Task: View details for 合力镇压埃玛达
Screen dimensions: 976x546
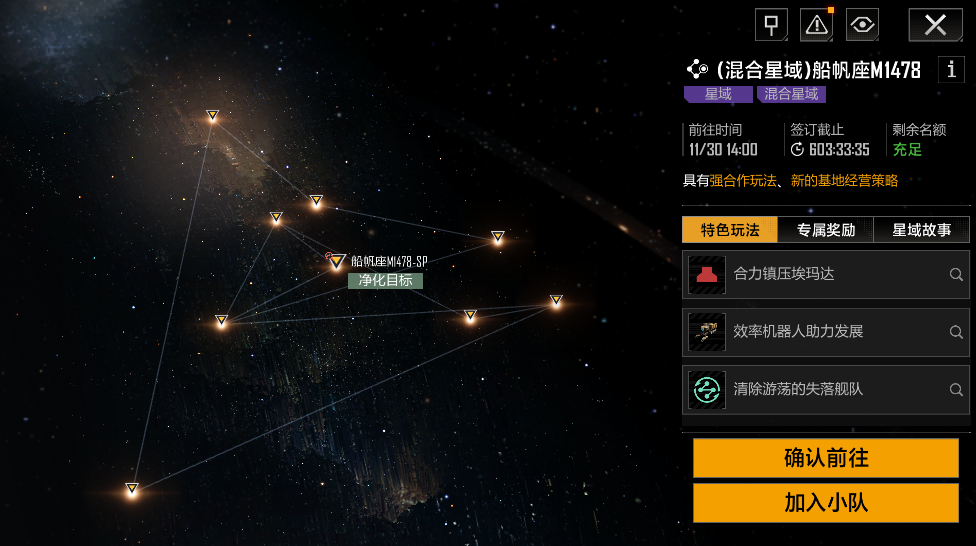Action: pyautogui.click(x=826, y=274)
